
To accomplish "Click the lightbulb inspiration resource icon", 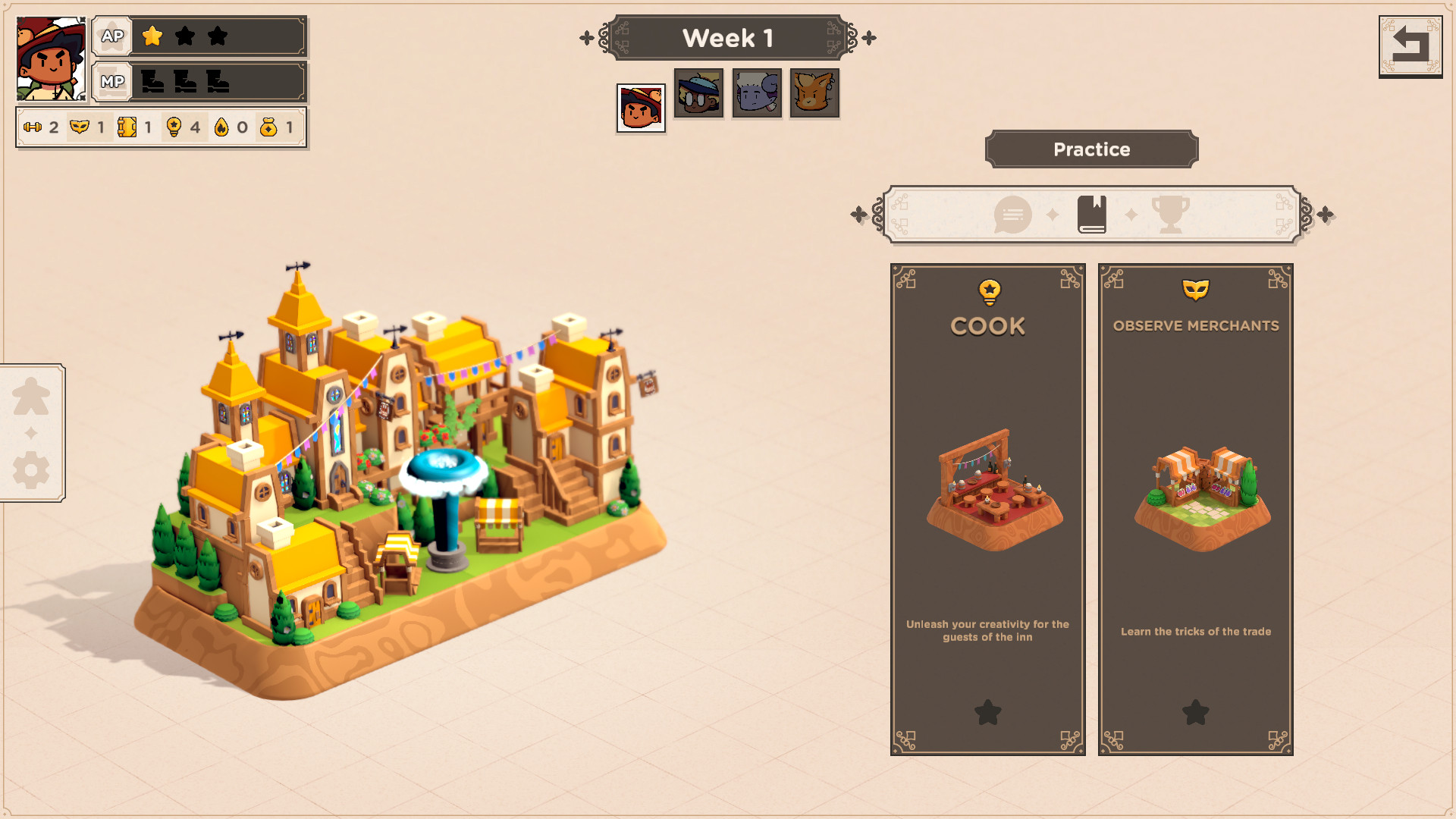I will pyautogui.click(x=174, y=127).
